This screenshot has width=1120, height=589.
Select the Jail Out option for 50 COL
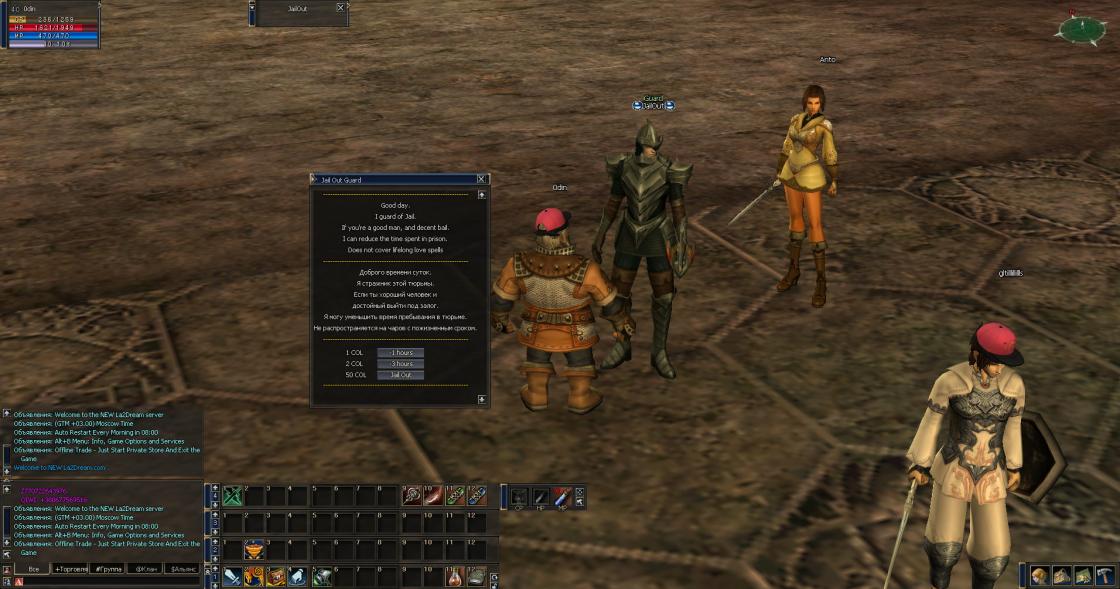tap(400, 375)
